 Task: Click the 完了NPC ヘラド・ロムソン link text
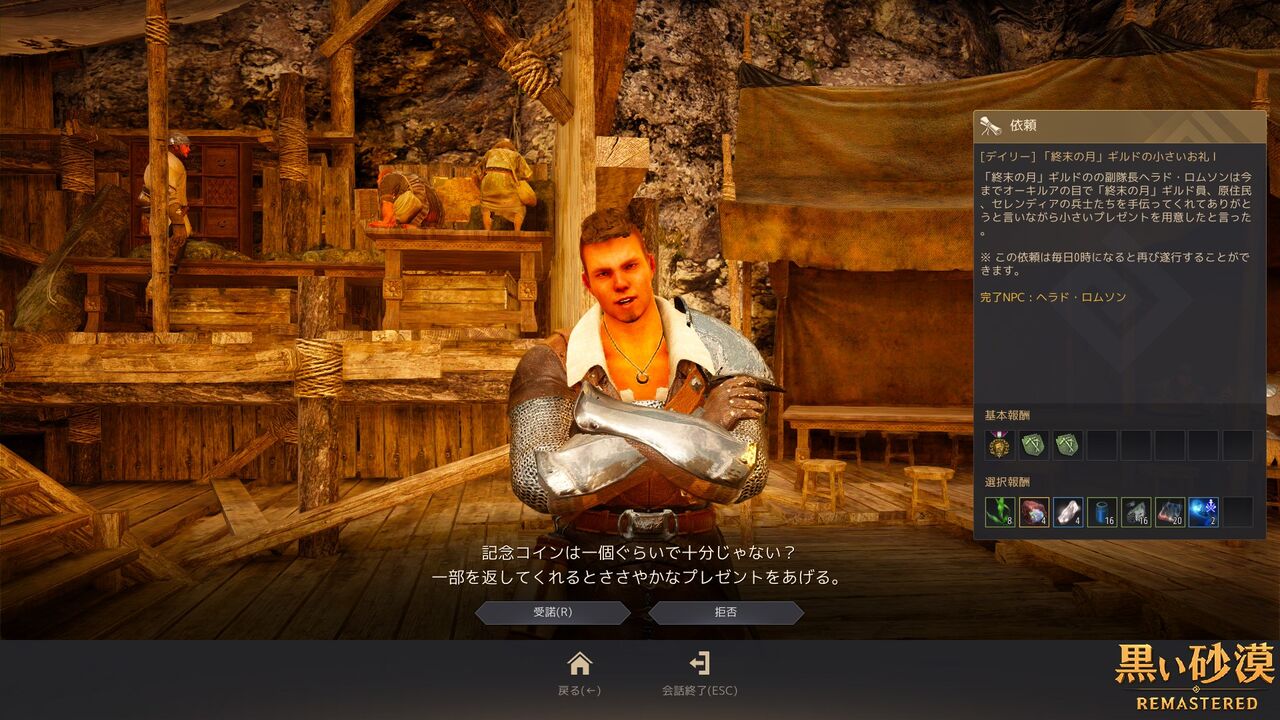1053,295
